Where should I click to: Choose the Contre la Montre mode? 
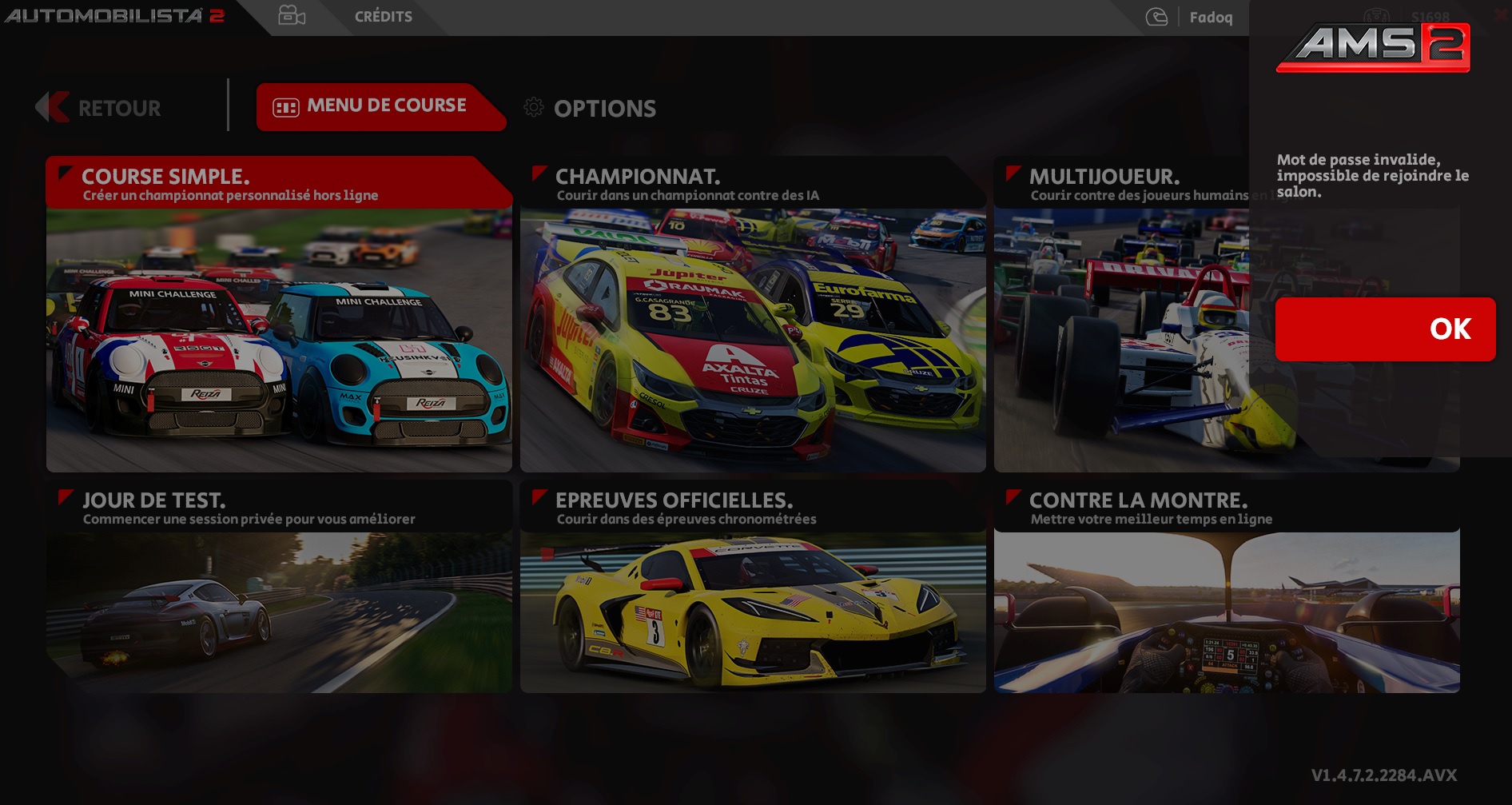pyautogui.click(x=1226, y=588)
